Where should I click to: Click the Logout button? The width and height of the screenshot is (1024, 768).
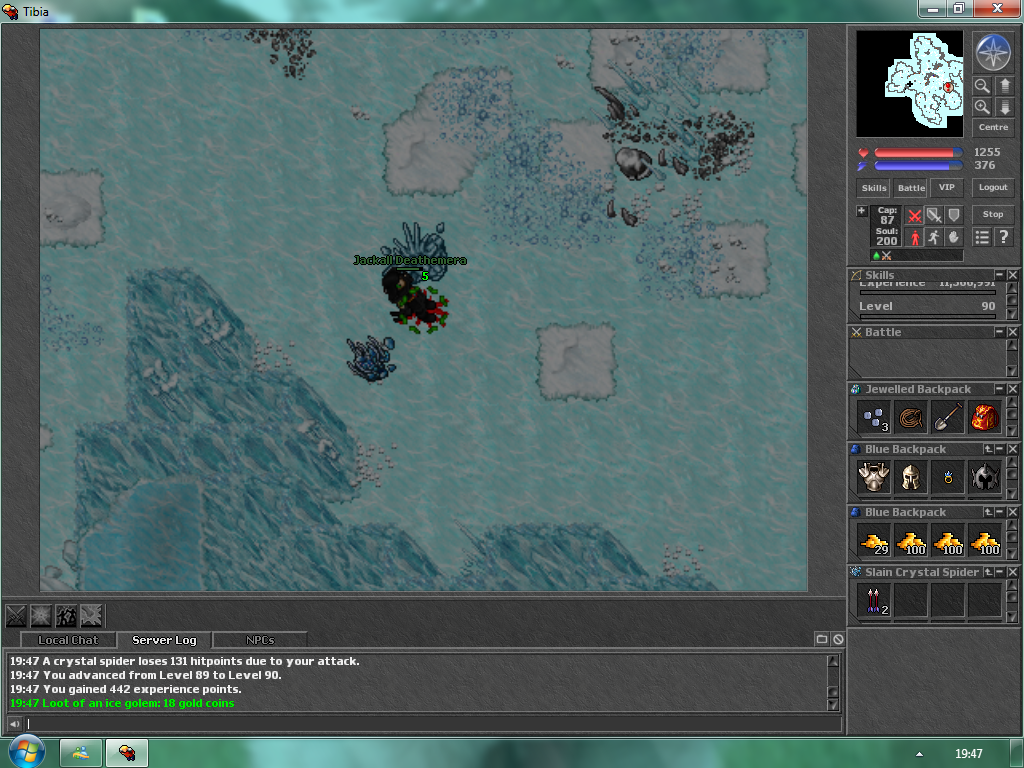pyautogui.click(x=993, y=188)
